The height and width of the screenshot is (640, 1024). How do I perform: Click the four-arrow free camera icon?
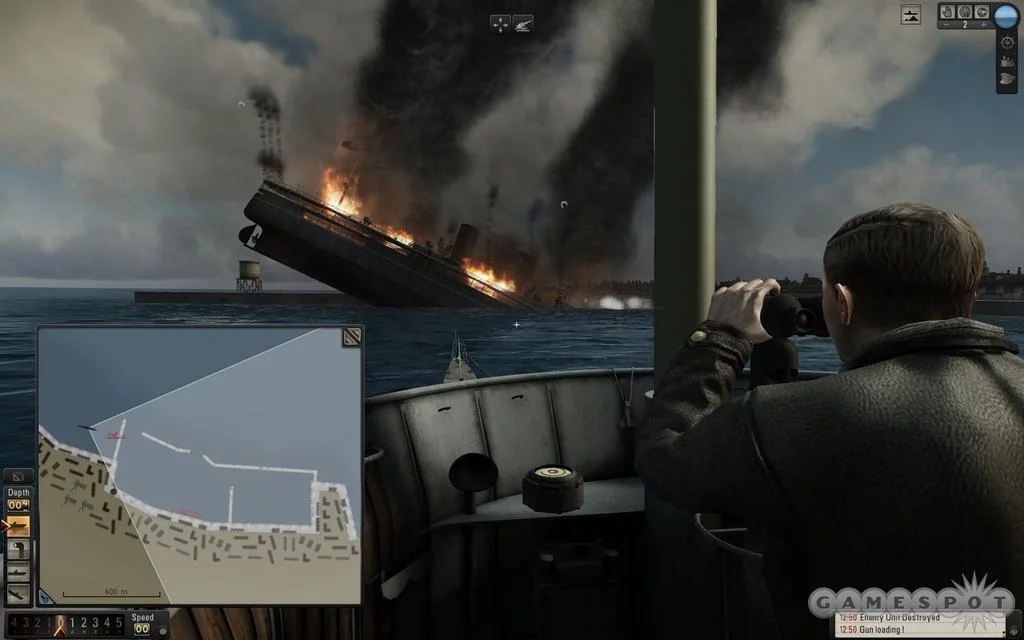click(x=501, y=22)
